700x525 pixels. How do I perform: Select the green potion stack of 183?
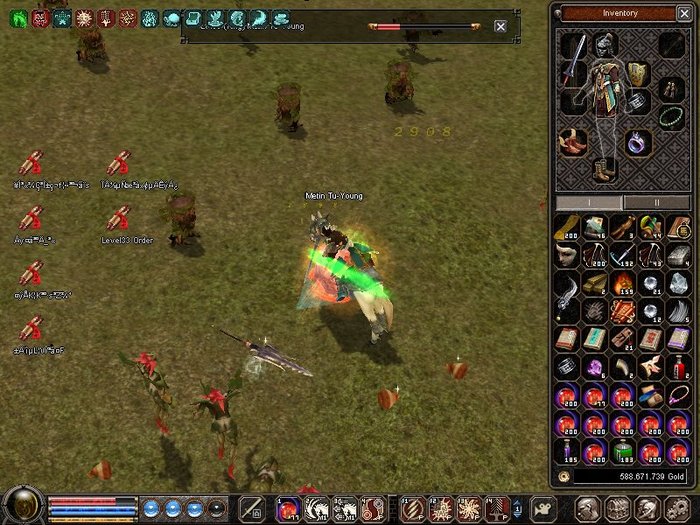click(x=622, y=450)
